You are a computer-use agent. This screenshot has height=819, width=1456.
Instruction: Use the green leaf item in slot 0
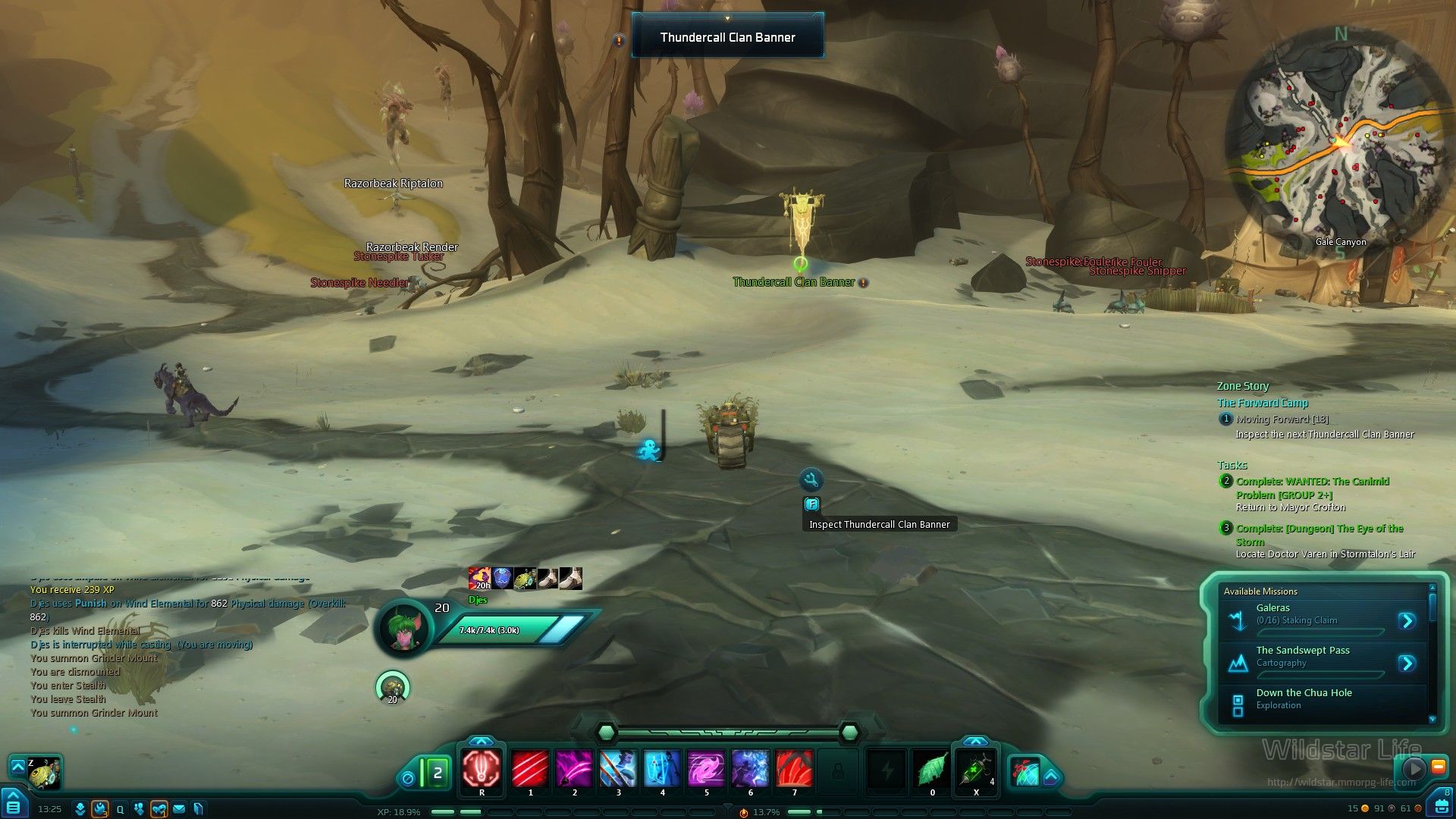point(931,769)
